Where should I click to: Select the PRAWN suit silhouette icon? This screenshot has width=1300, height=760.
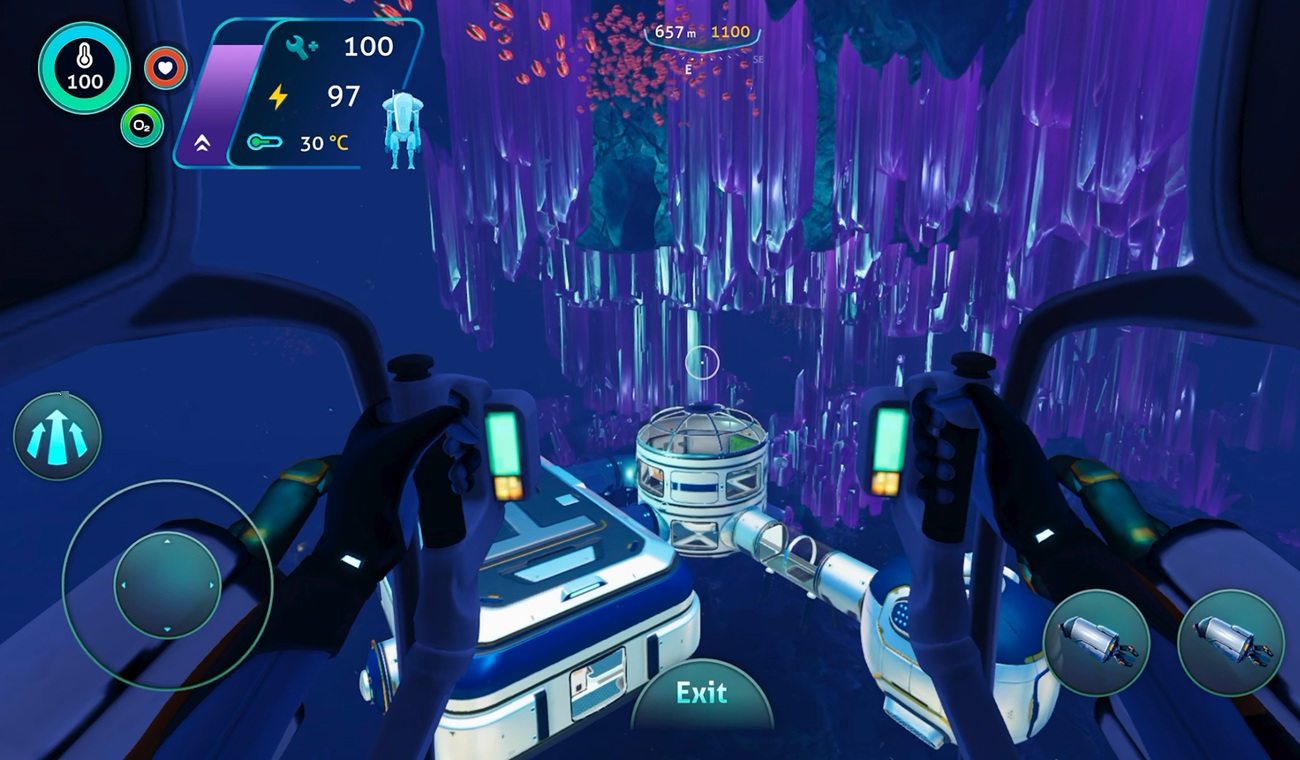tap(402, 130)
